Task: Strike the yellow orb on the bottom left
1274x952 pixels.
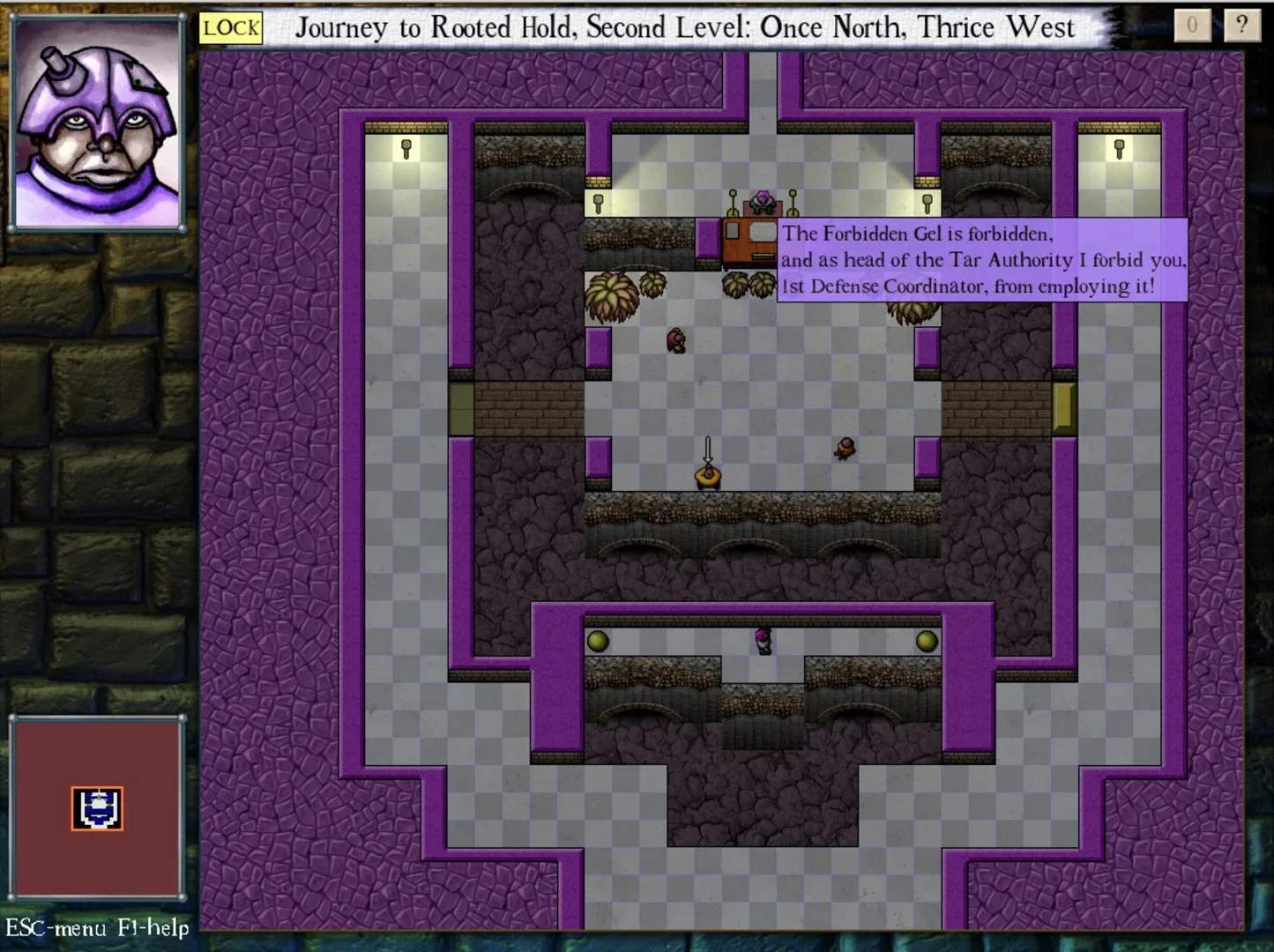Action: coord(599,642)
